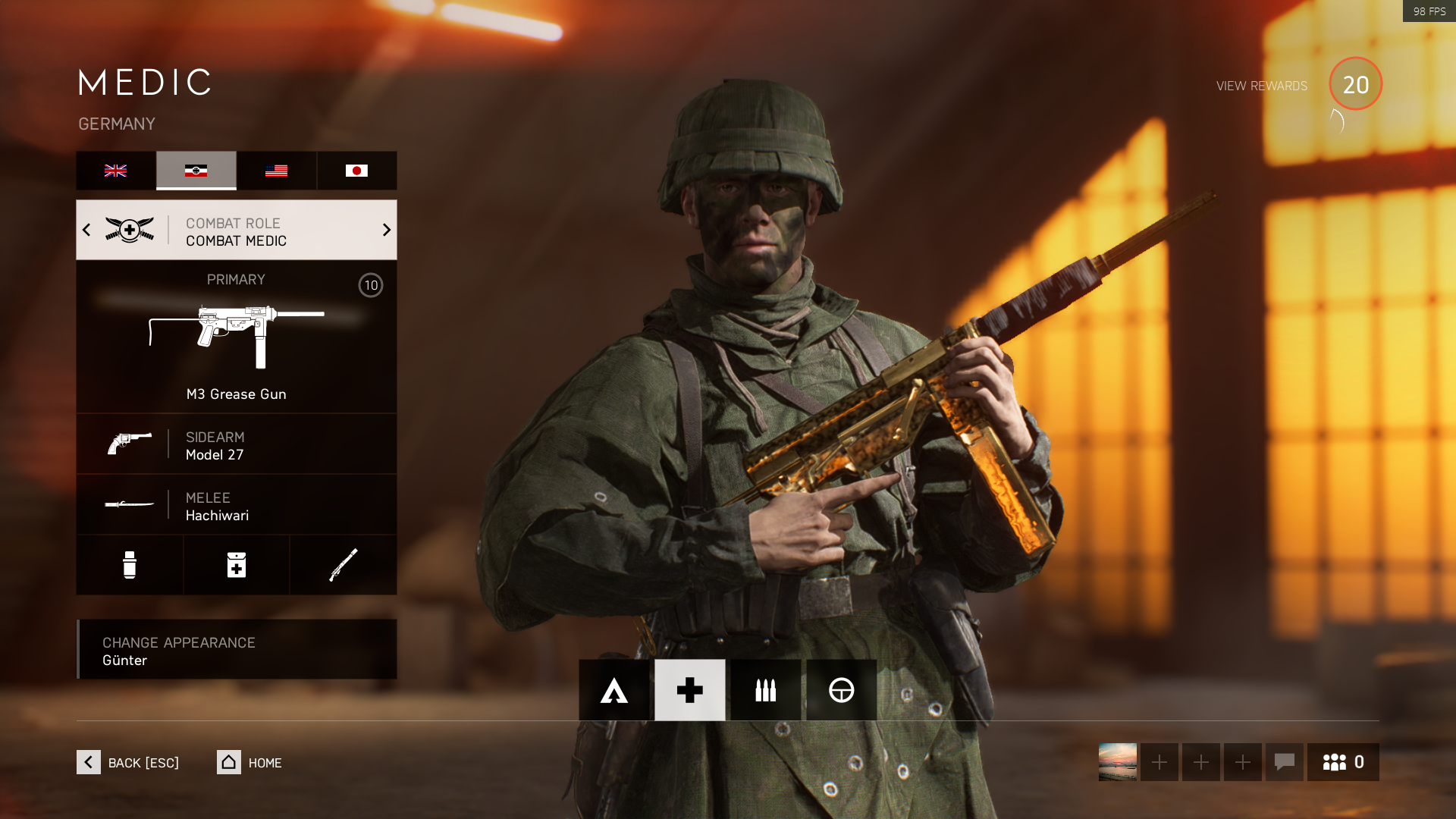Image resolution: width=1456 pixels, height=819 pixels.
Task: Switch to the United States faction tab
Action: tap(276, 171)
